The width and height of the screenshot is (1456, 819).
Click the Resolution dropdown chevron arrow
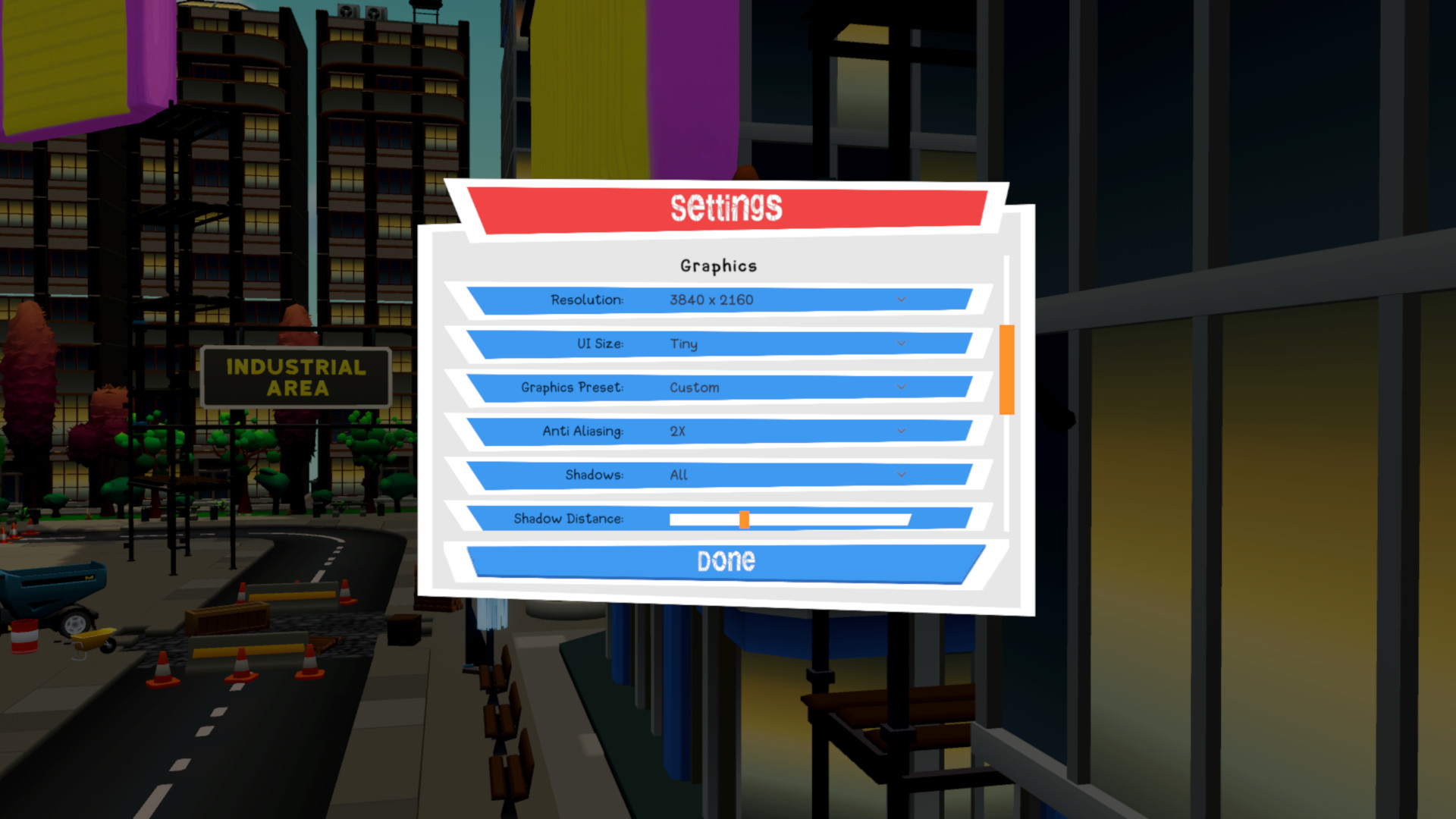tap(900, 300)
